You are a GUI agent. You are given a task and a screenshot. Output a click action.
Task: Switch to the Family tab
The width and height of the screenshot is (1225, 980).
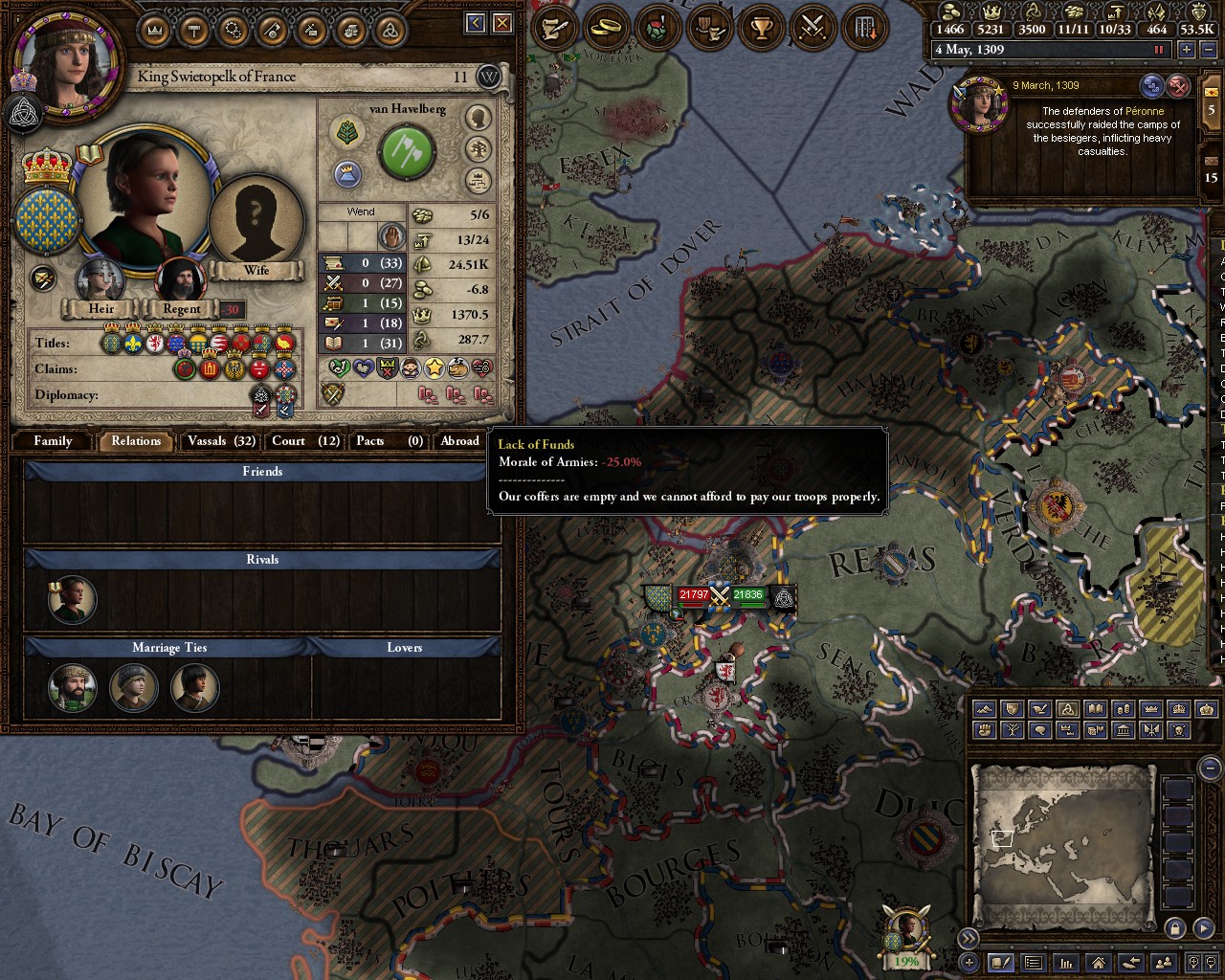coord(53,441)
